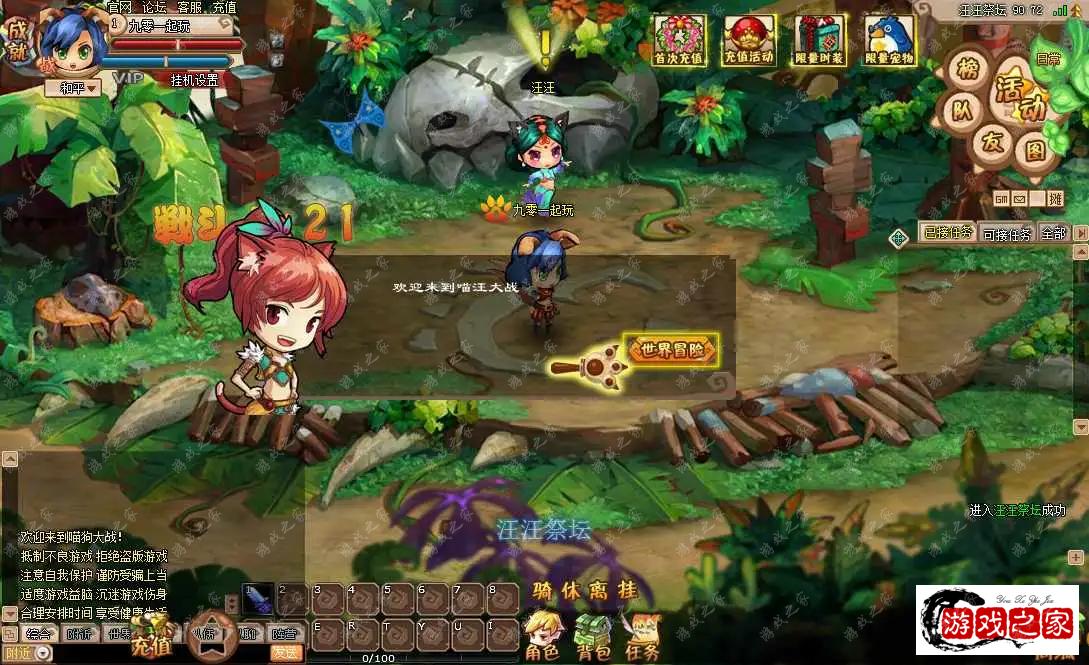Image resolution: width=1089 pixels, height=665 pixels.
Task: Open the 背包 backpack
Action: coord(593,637)
